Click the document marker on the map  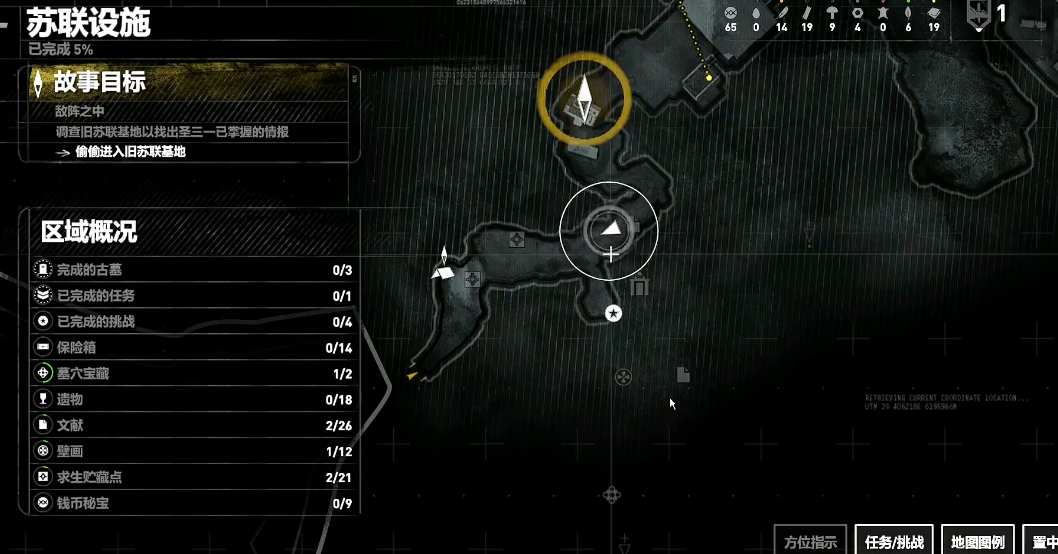[x=683, y=375]
